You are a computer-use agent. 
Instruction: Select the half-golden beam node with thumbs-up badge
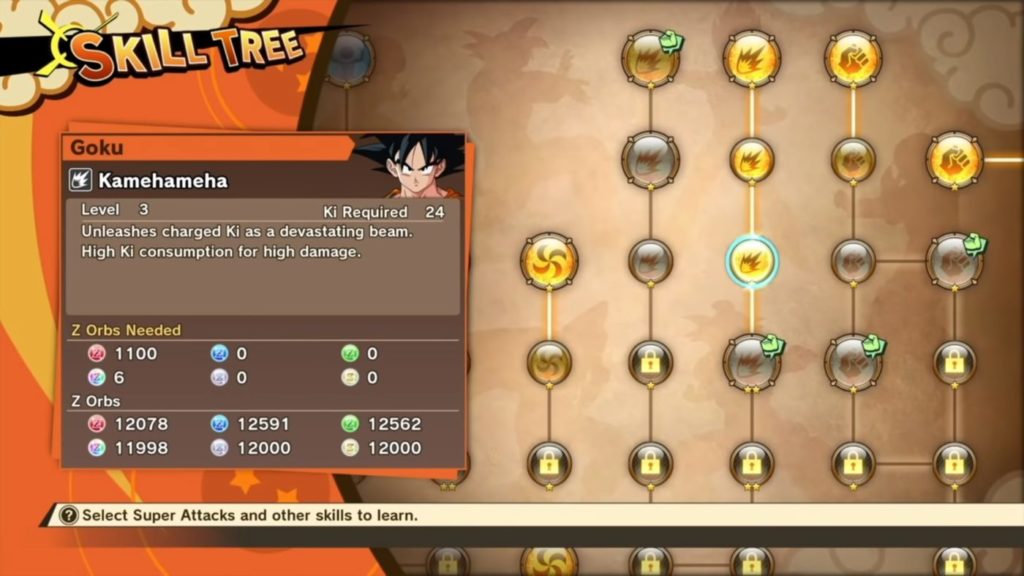(650, 58)
